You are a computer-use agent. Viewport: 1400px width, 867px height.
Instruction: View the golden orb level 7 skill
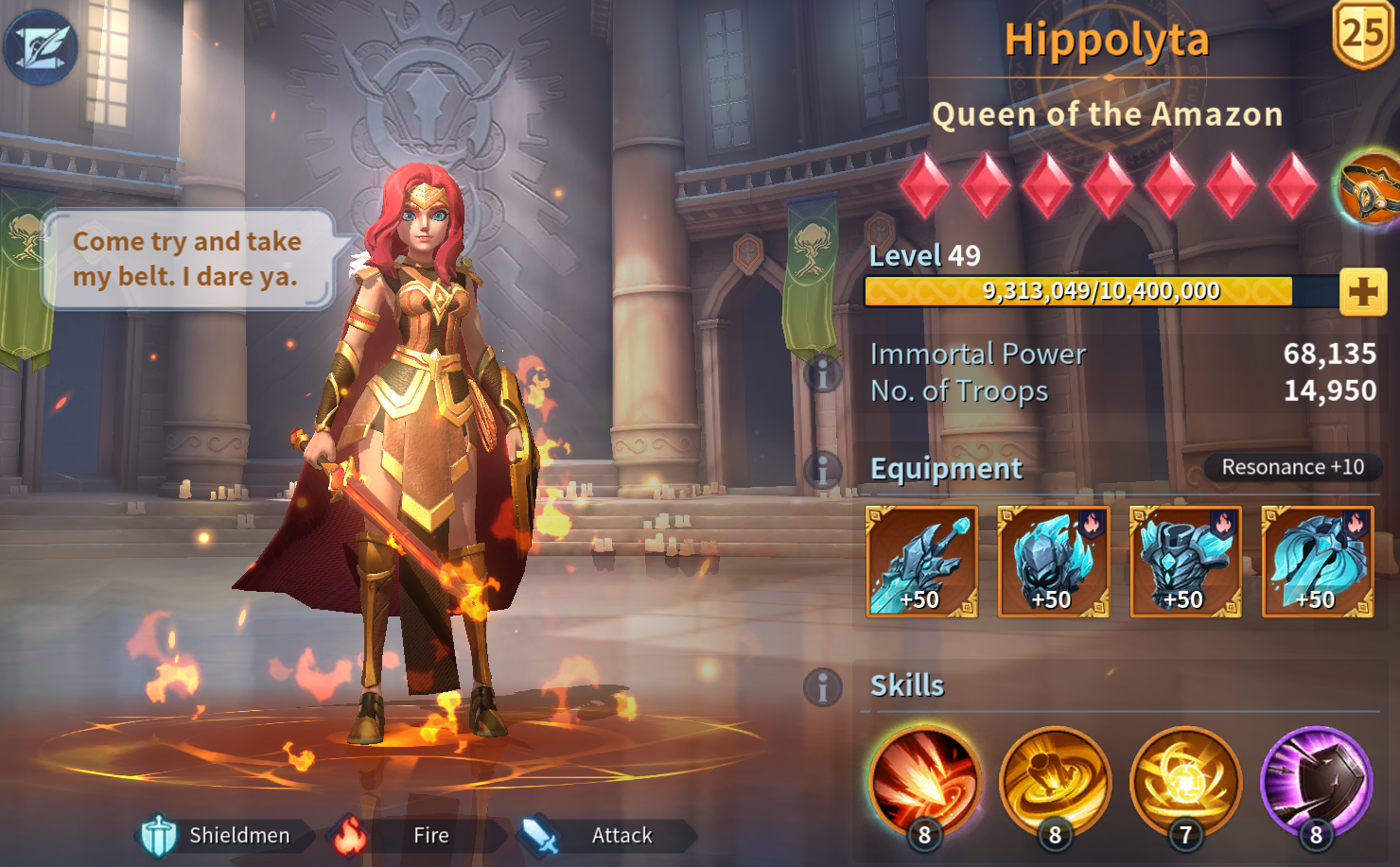pyautogui.click(x=1185, y=781)
